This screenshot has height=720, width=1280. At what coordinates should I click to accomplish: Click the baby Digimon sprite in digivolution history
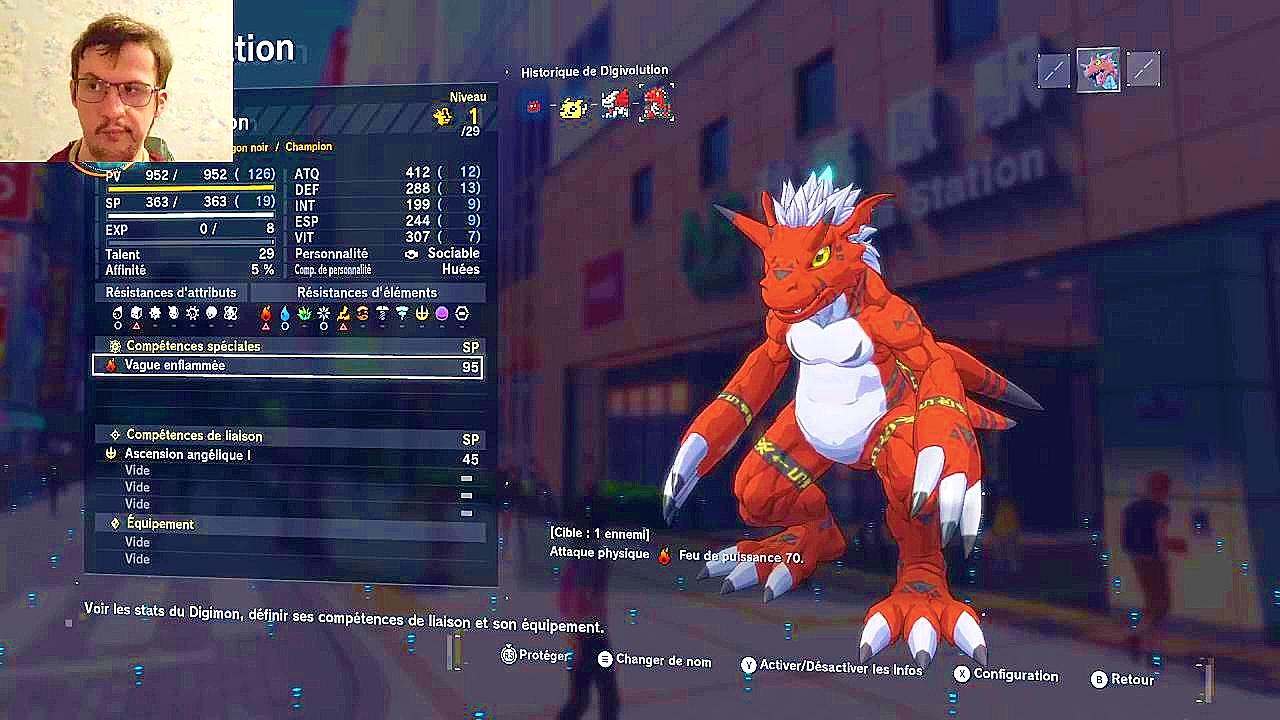(x=534, y=104)
